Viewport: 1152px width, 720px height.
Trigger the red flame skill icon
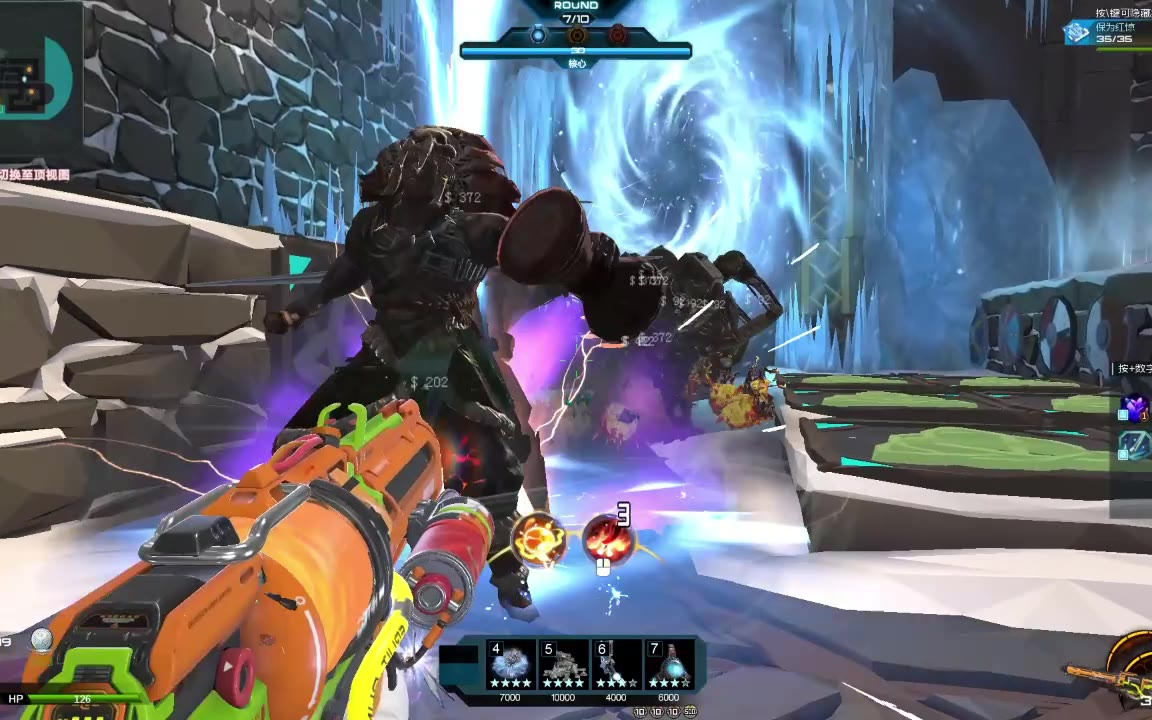pyautogui.click(x=608, y=540)
